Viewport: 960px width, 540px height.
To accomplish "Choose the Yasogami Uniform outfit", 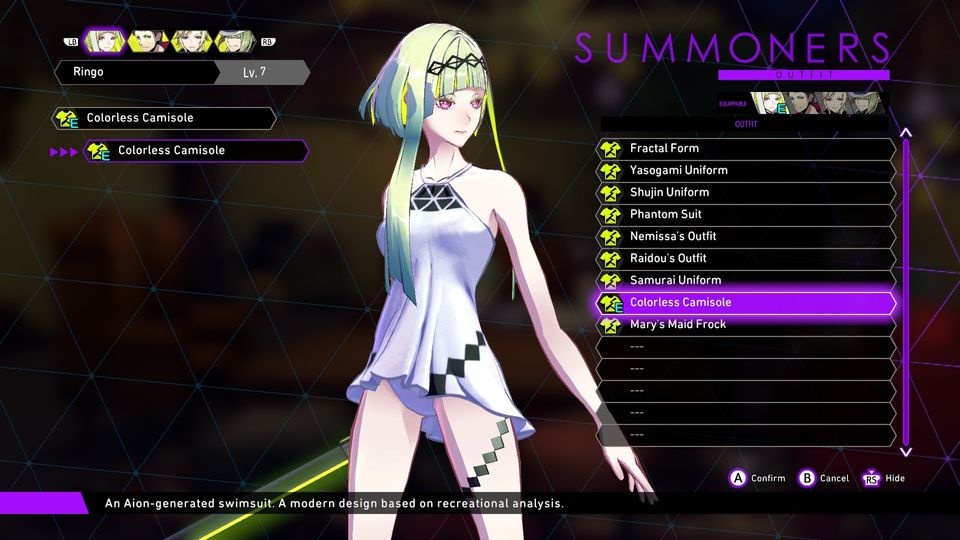I will [x=746, y=170].
